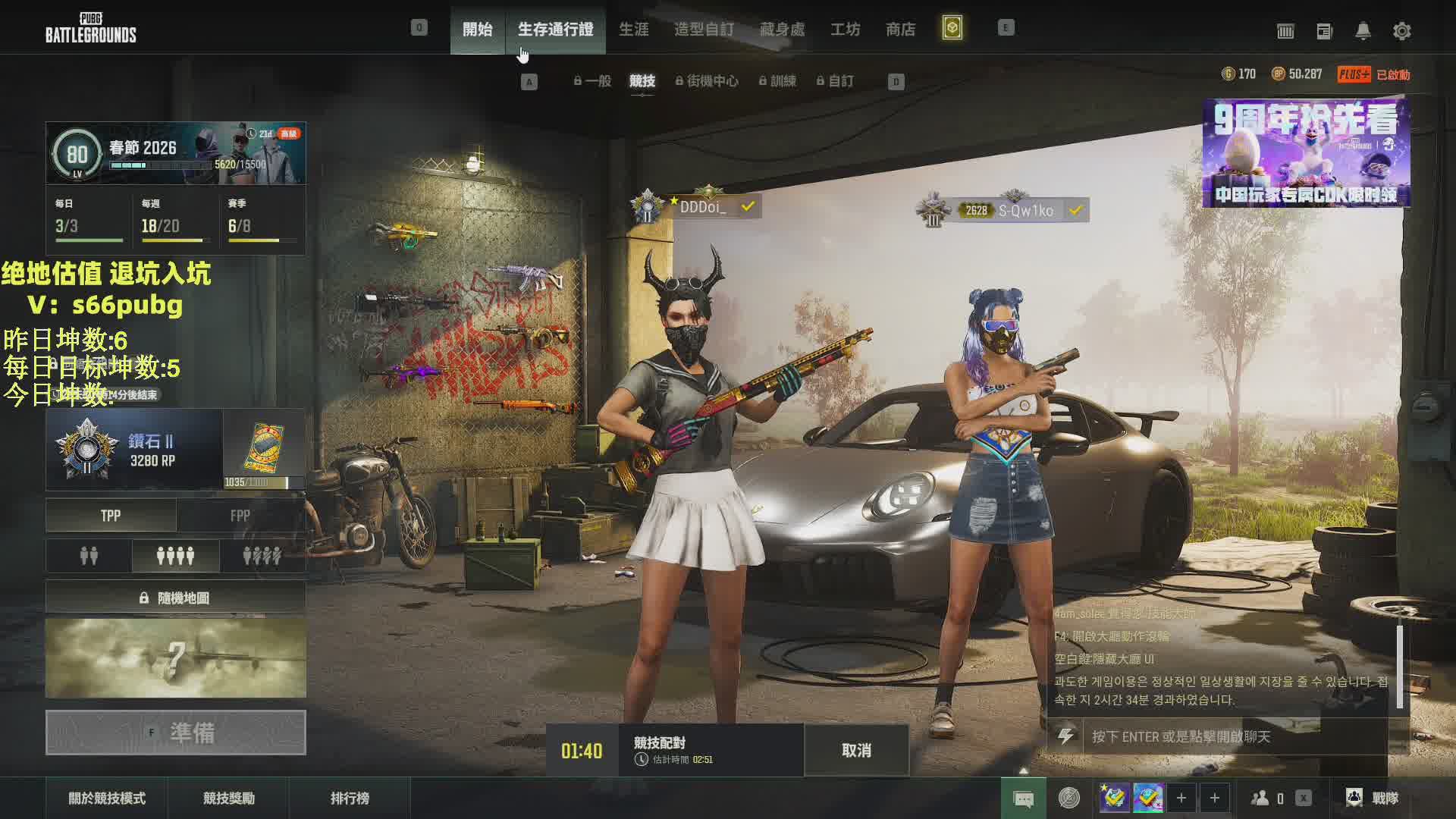
Task: Open 關於競技模式 ranked mode info
Action: point(107,799)
